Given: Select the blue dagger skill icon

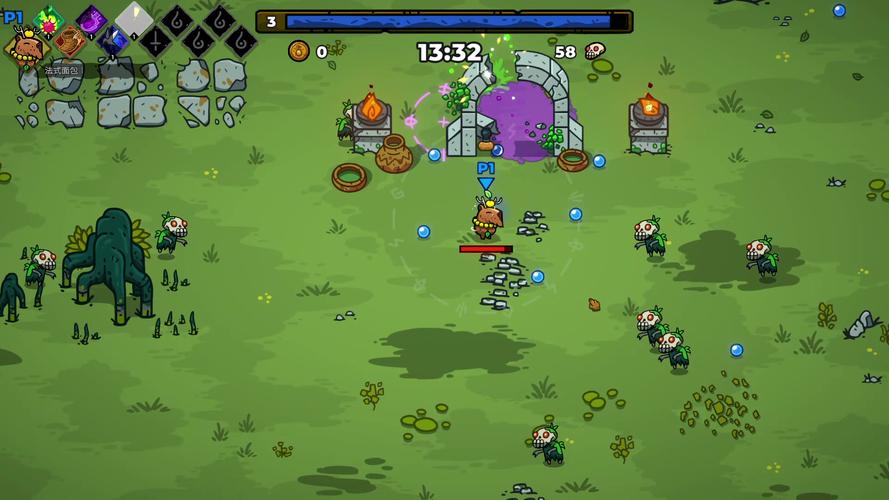Looking at the screenshot, I should [x=112, y=42].
